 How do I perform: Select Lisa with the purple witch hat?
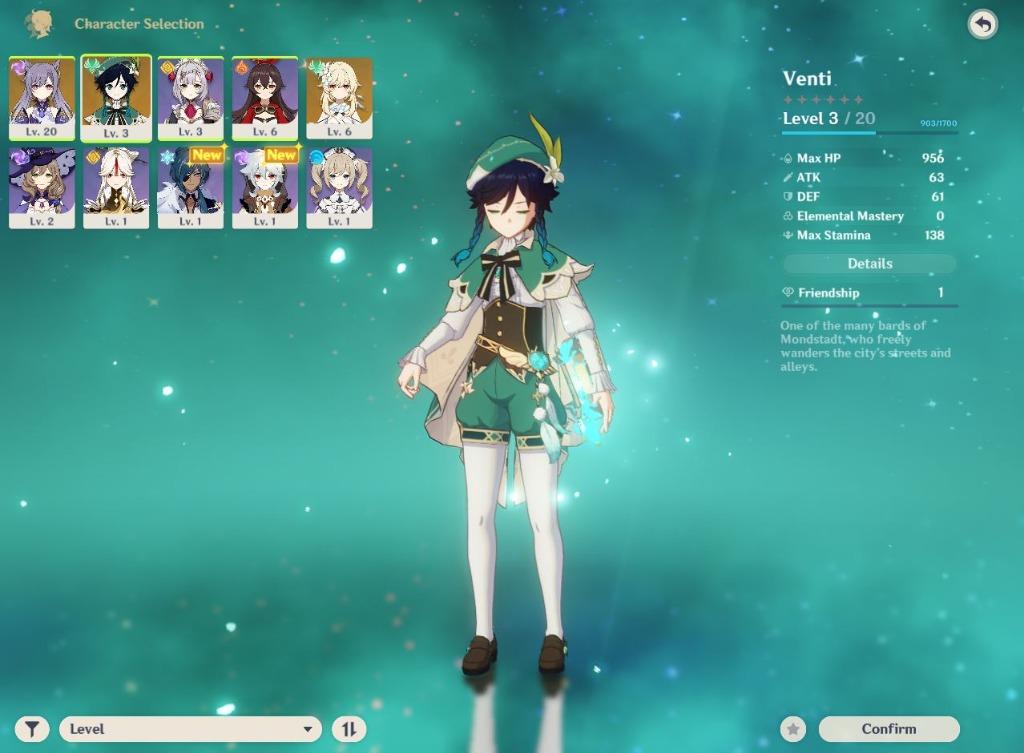(42, 187)
